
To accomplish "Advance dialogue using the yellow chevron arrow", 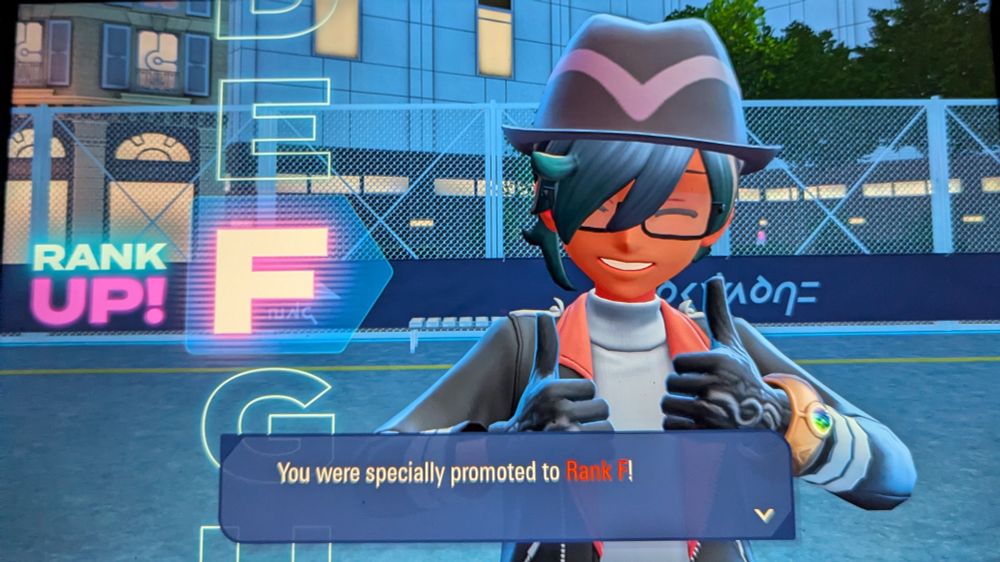I will (764, 515).
